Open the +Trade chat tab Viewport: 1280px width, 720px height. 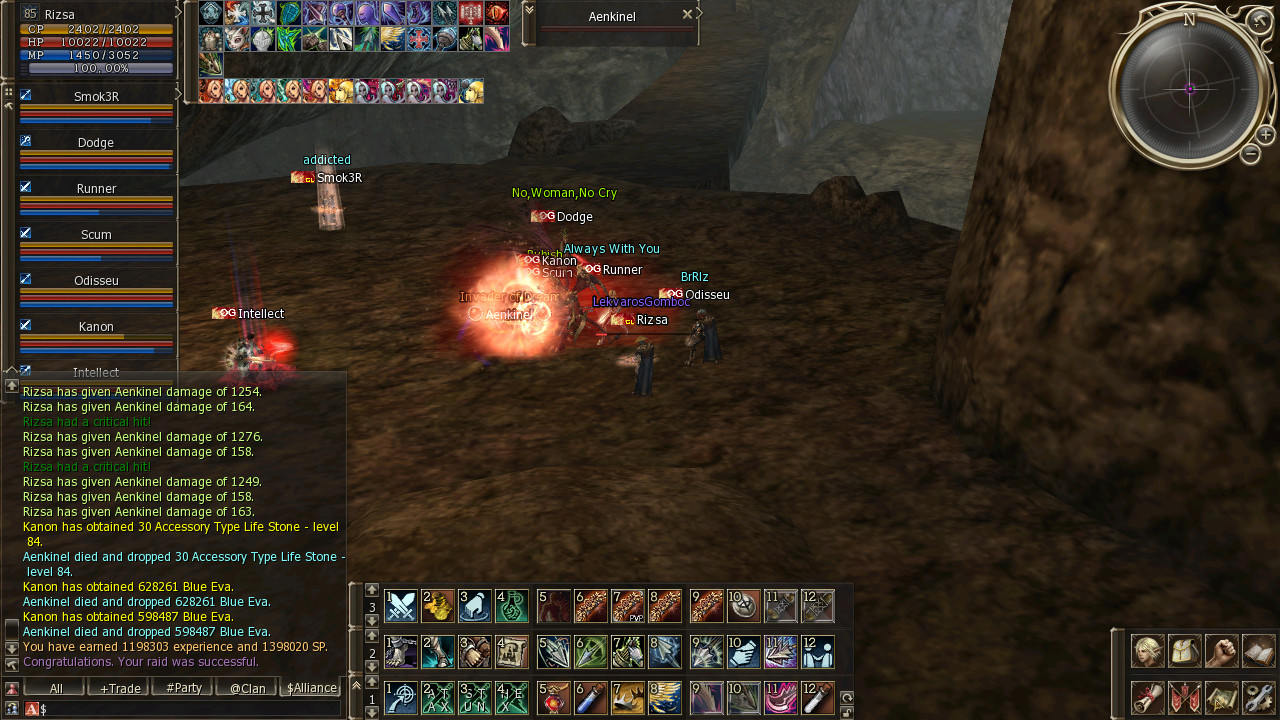[x=118, y=688]
